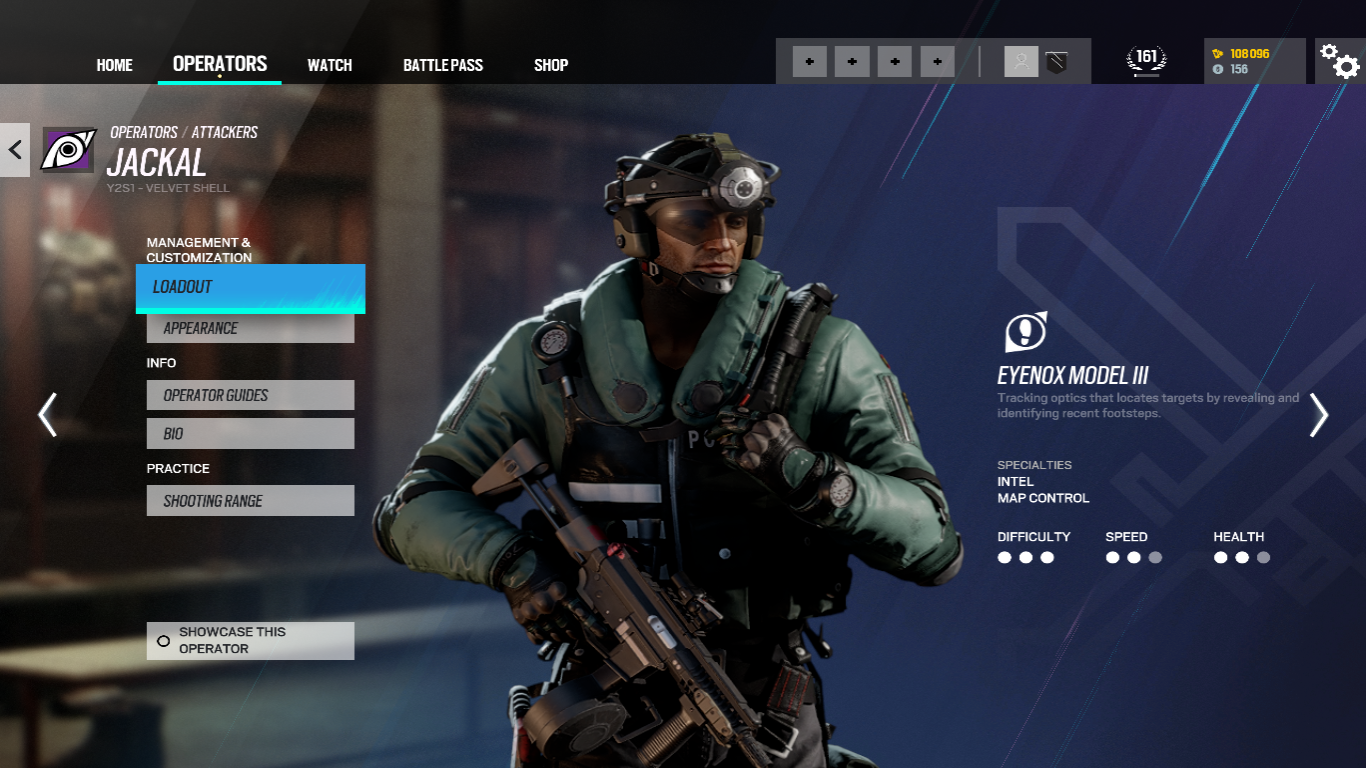Toggle Showcase This Operator
This screenshot has width=1366, height=768.
250,640
